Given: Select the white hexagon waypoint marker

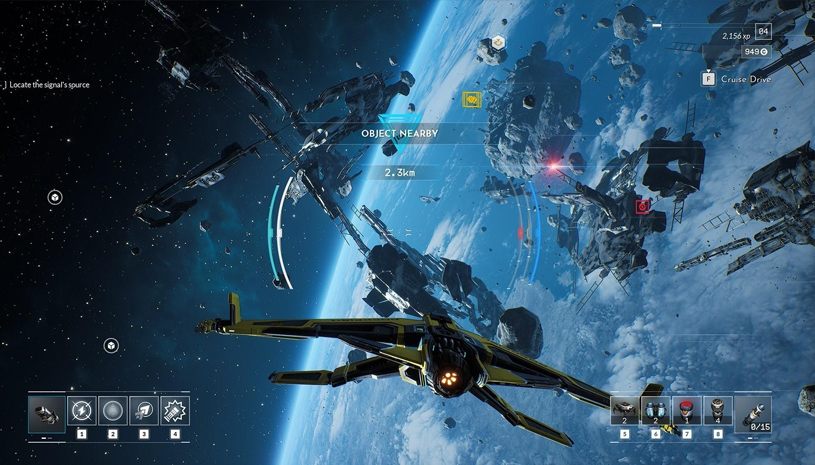Looking at the screenshot, I should 498,42.
